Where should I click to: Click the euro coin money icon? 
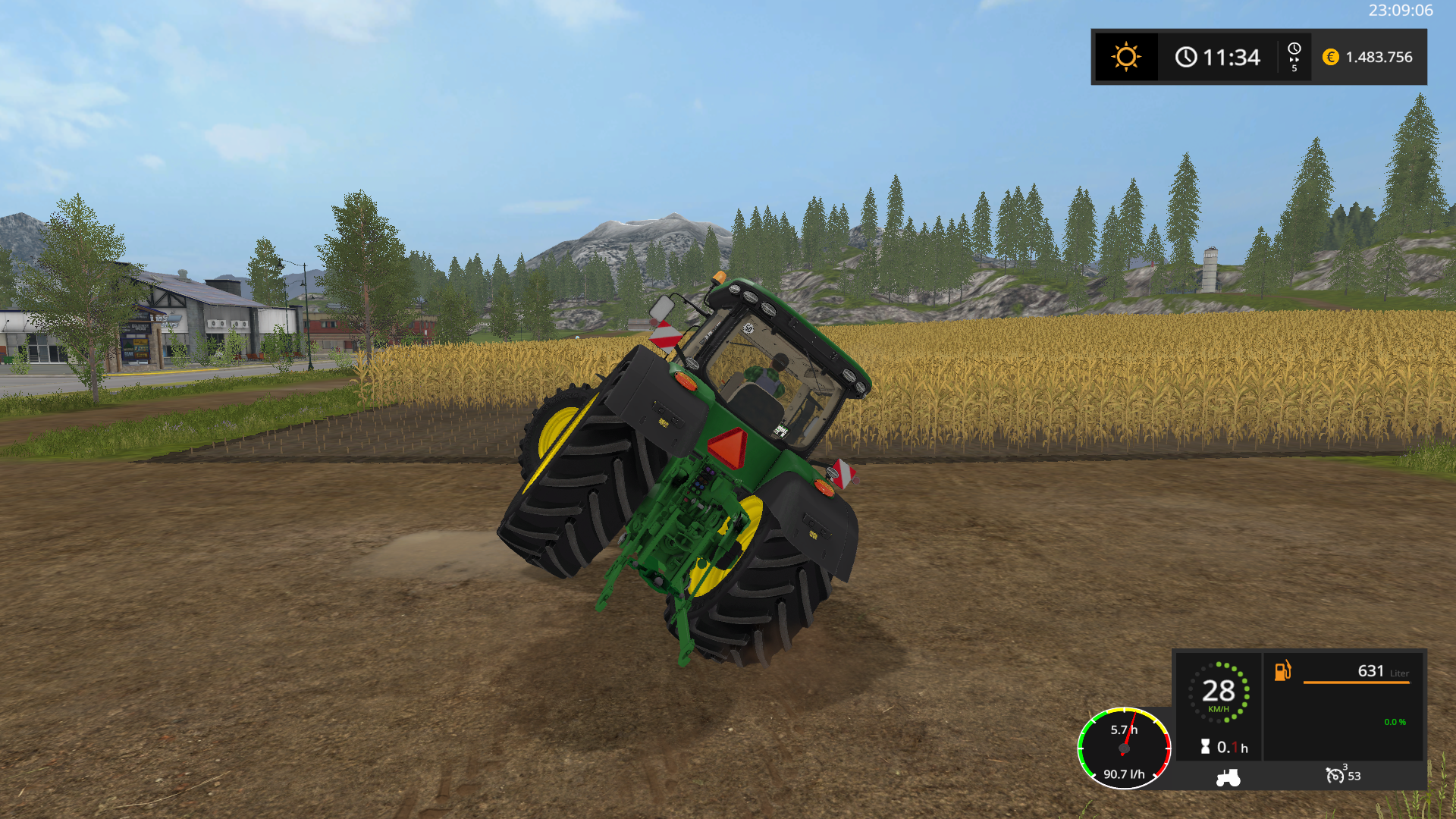tap(1330, 57)
